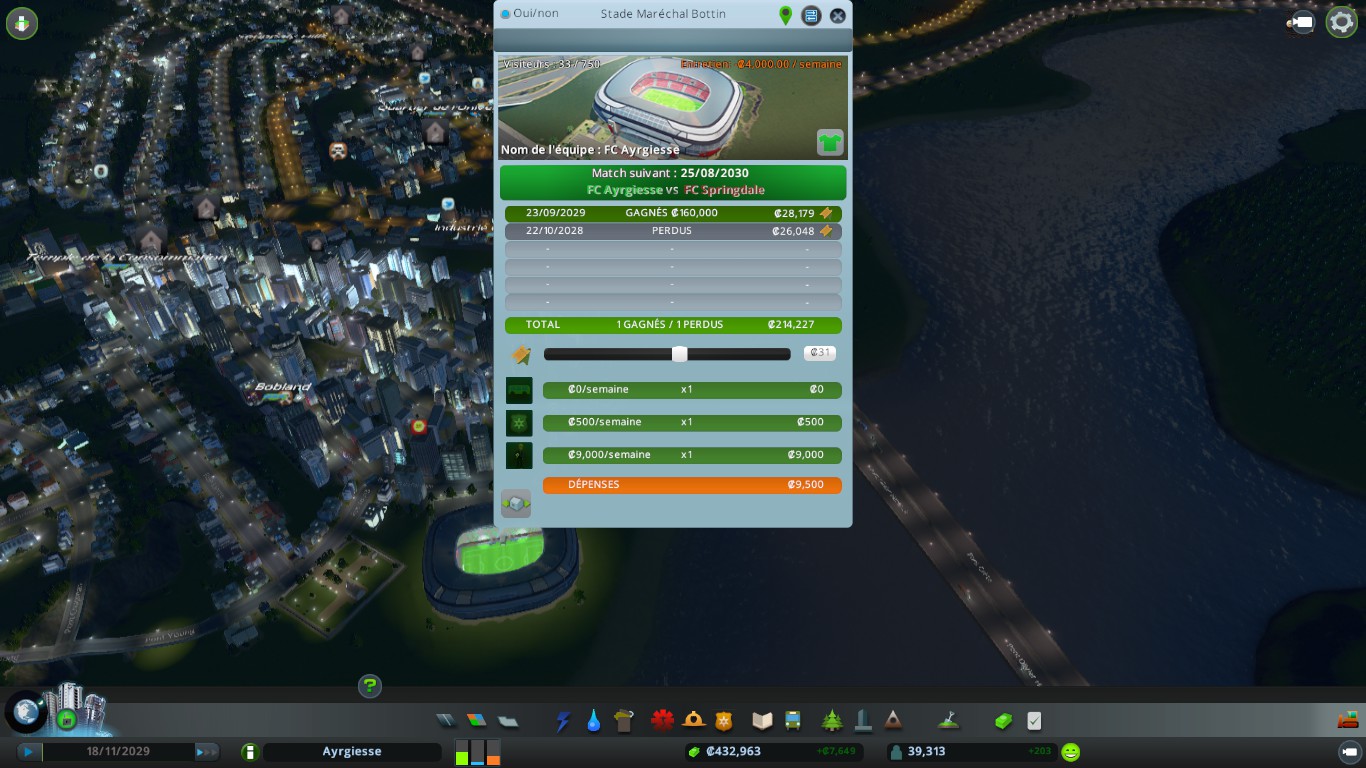Toggle the play/pause simulation button
The image size is (1366, 768).
[29, 752]
